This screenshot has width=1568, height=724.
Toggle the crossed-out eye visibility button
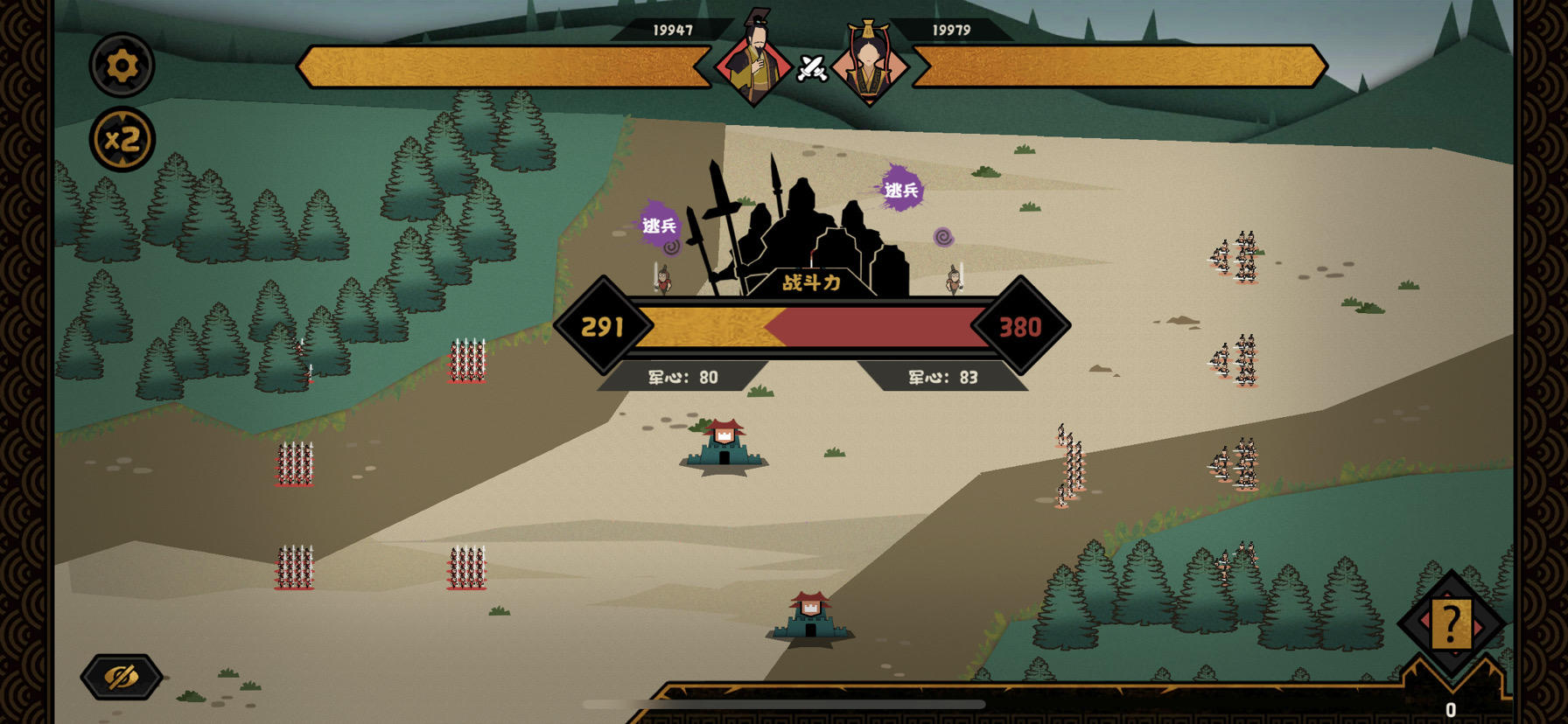click(122, 677)
